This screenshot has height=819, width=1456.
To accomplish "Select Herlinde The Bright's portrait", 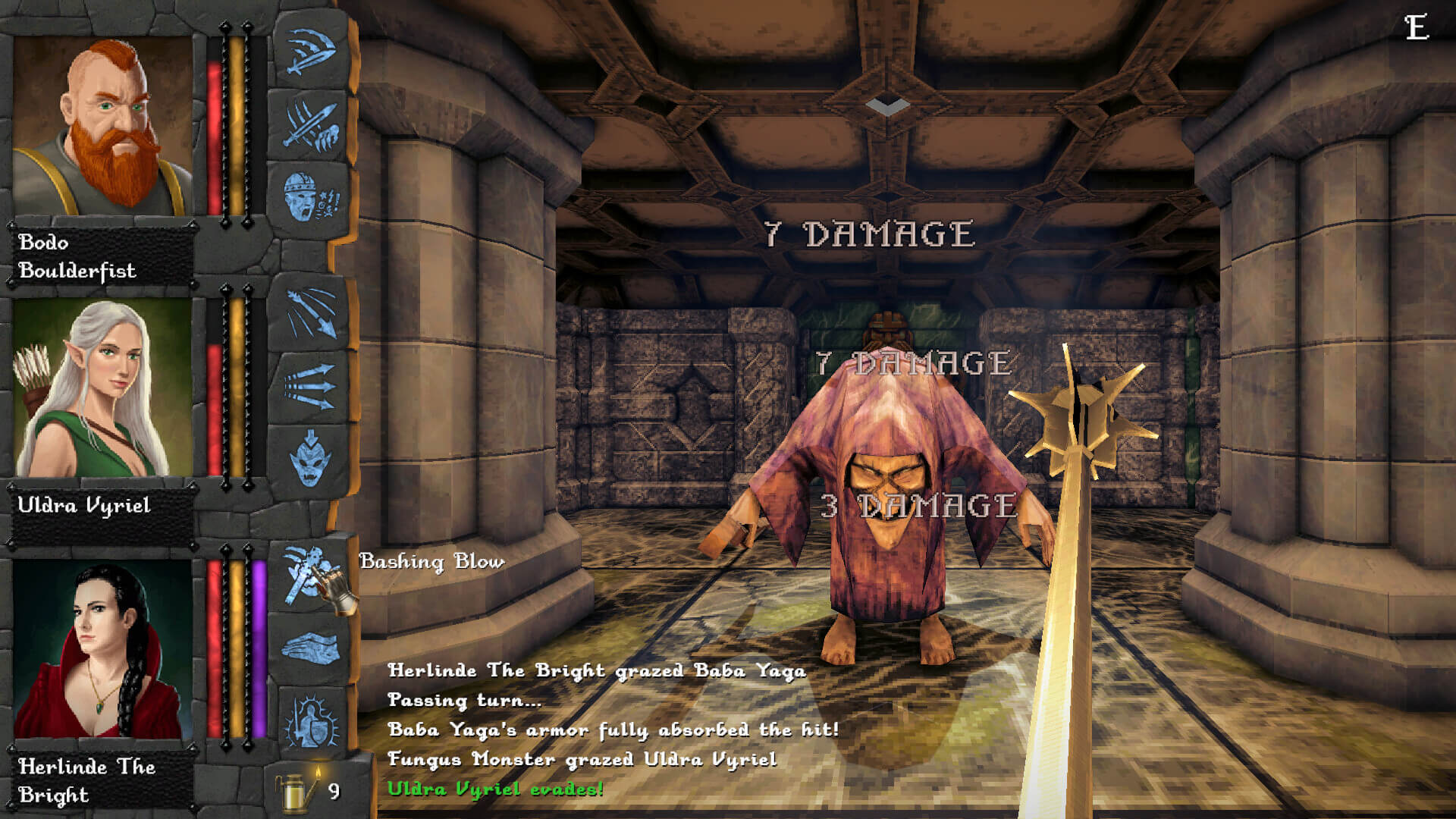I will point(102,649).
